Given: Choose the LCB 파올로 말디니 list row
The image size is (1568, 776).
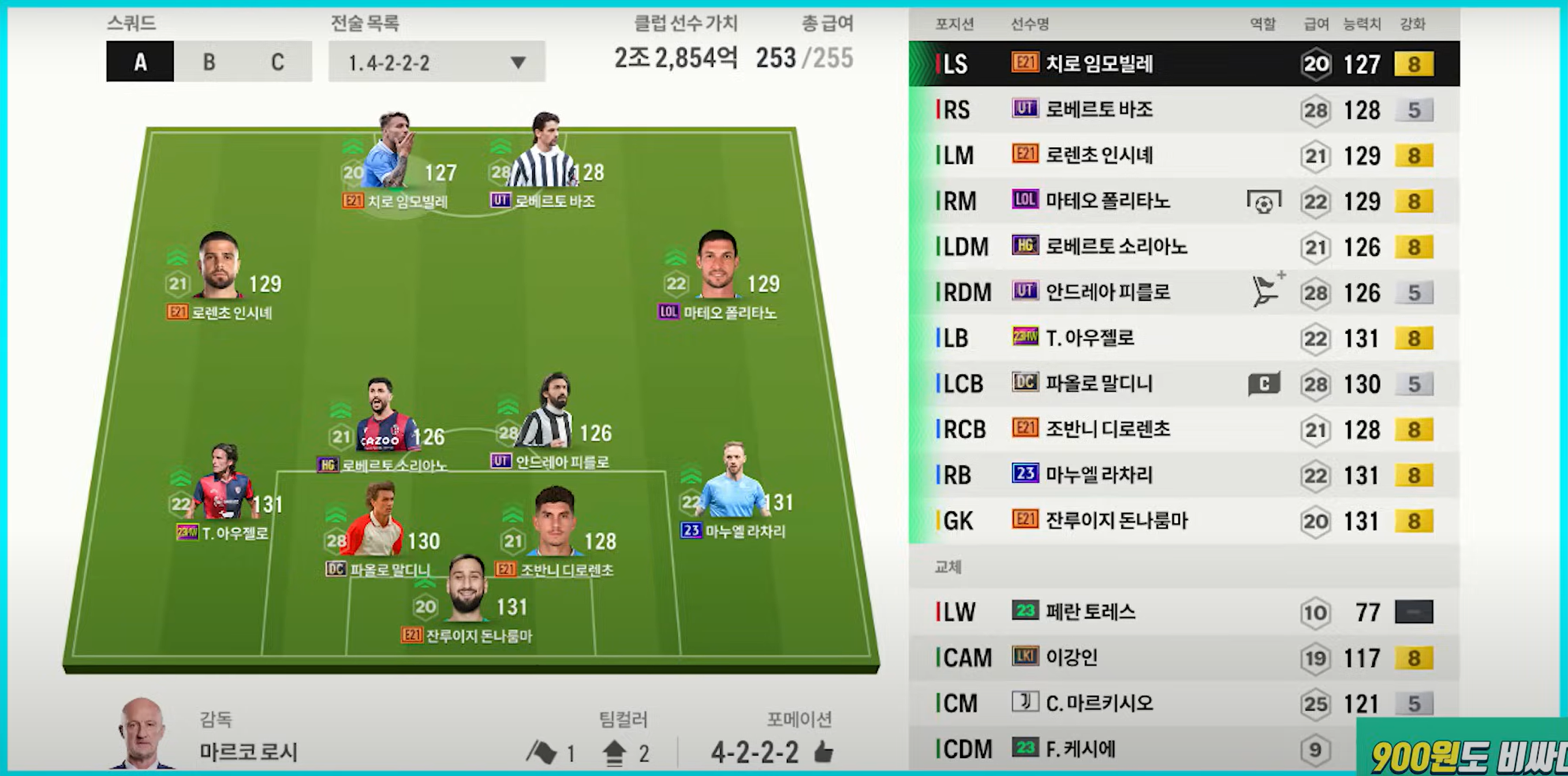Looking at the screenshot, I should point(1184,384).
